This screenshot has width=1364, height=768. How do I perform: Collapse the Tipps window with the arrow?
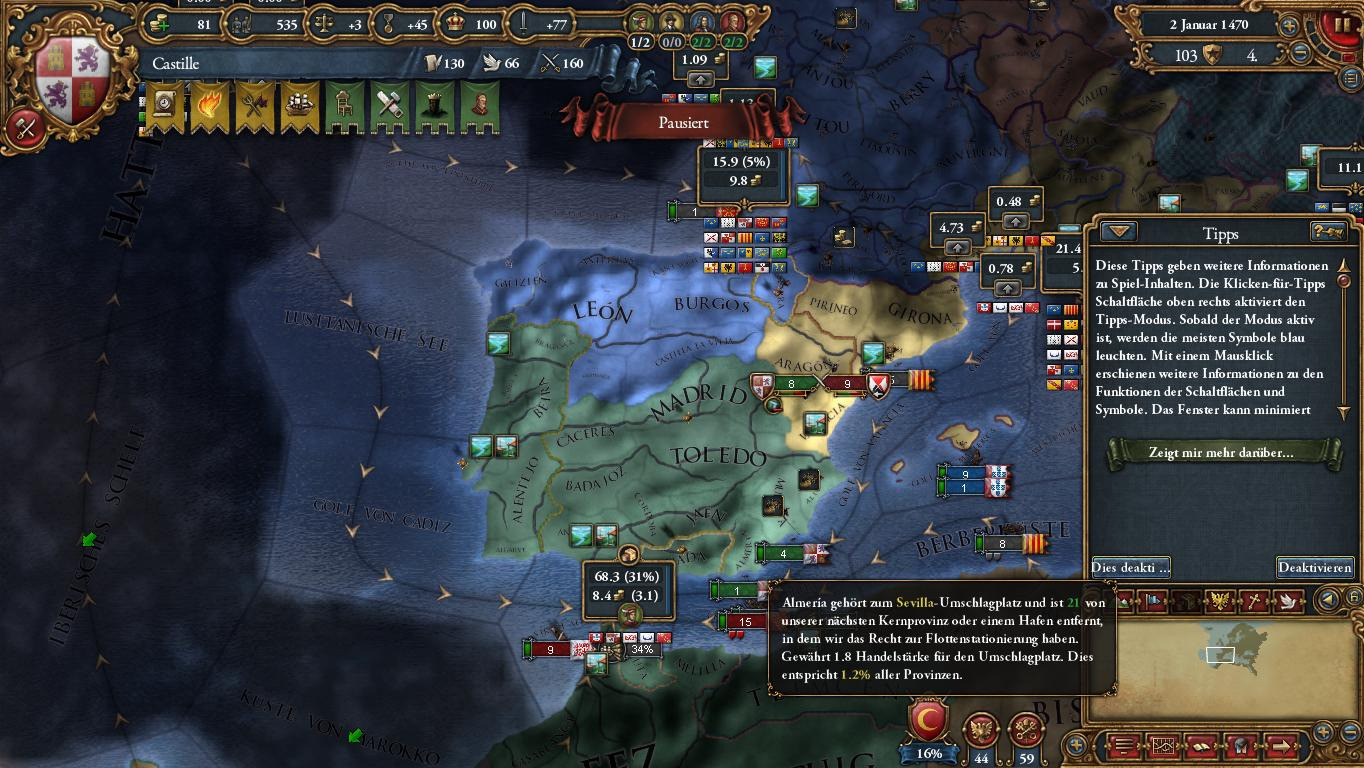(x=1118, y=232)
